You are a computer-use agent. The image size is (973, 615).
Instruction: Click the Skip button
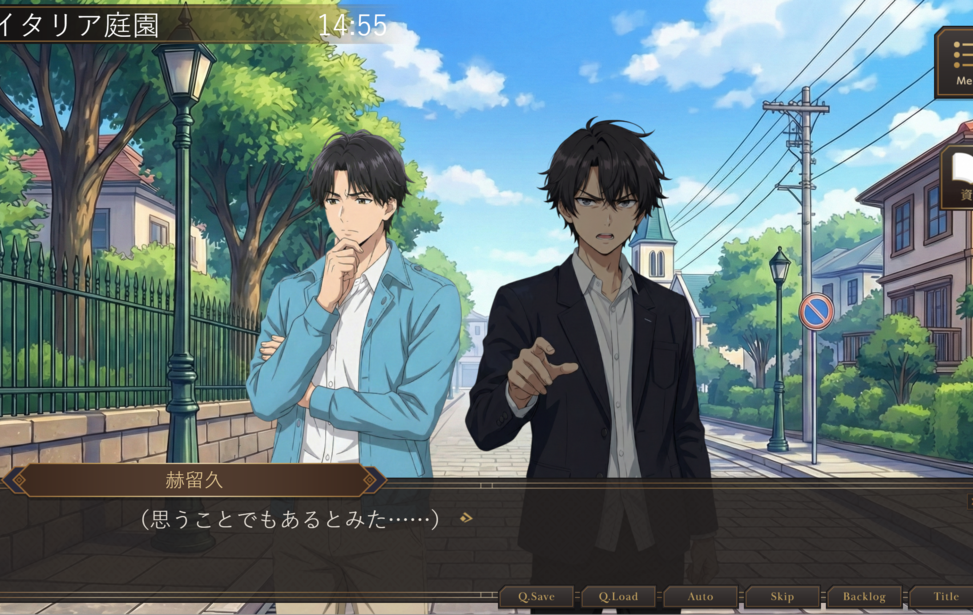pyautogui.click(x=782, y=597)
